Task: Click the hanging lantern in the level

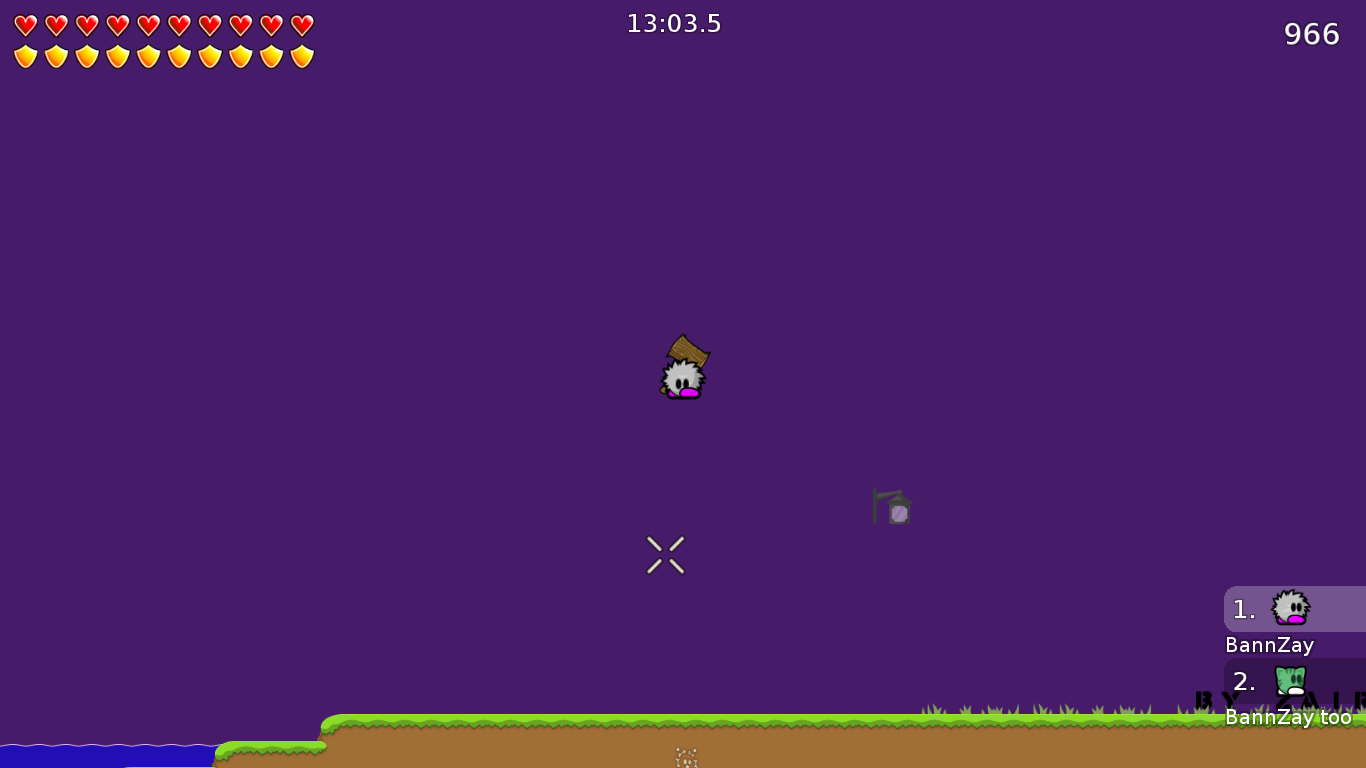Action: (x=892, y=508)
